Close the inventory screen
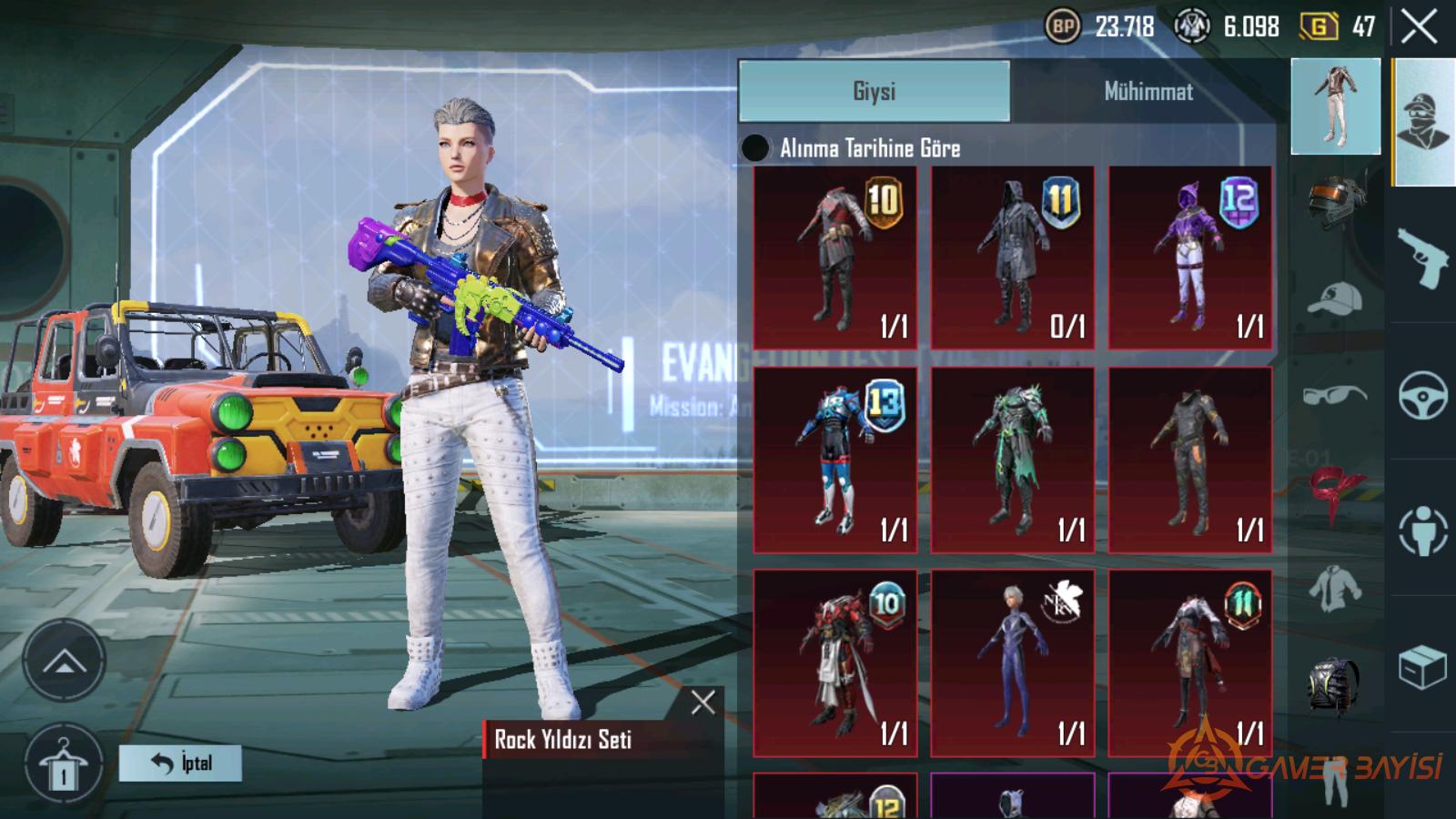 [x=1419, y=27]
